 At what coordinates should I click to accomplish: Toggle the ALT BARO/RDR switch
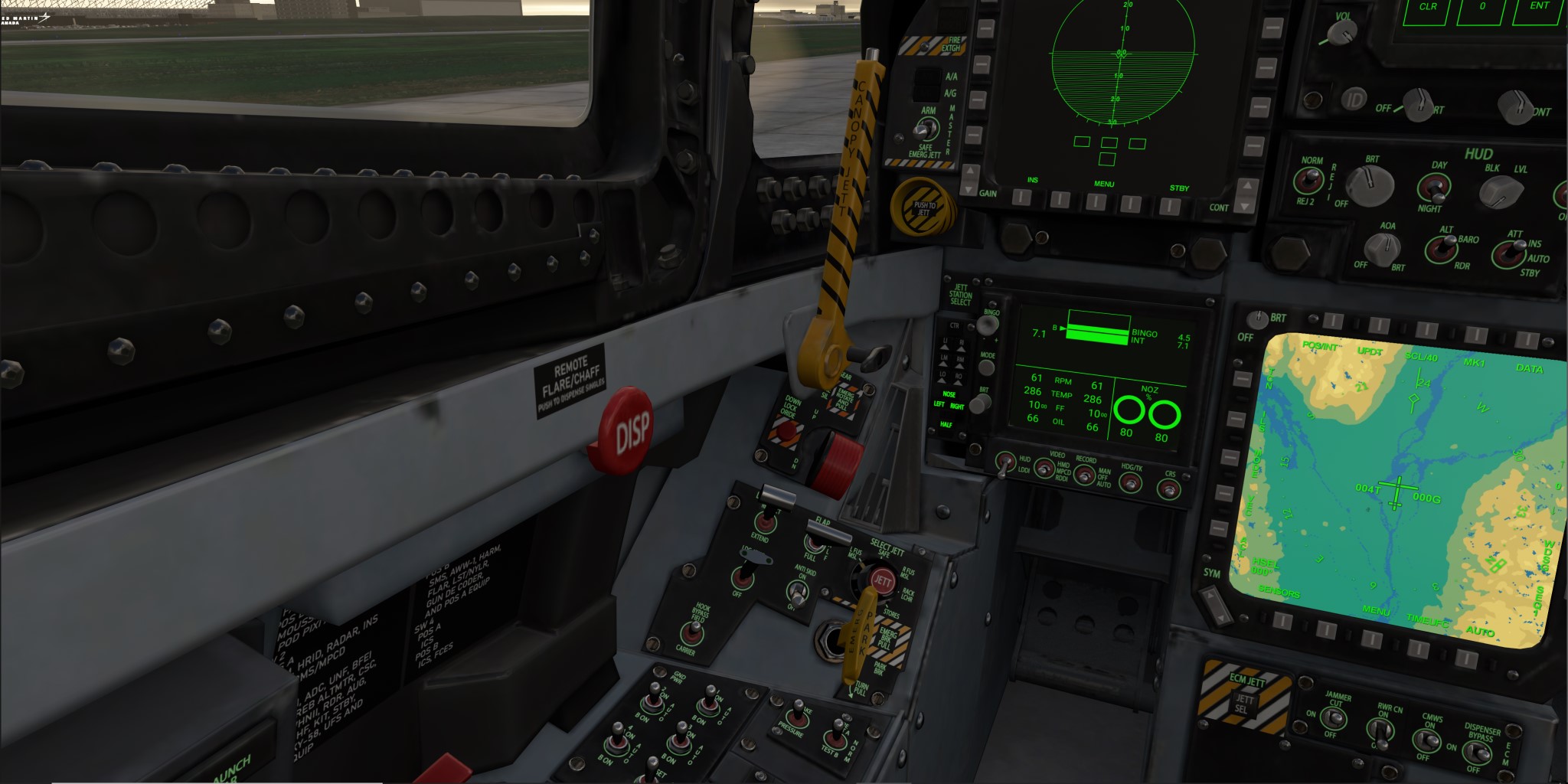click(x=1442, y=248)
